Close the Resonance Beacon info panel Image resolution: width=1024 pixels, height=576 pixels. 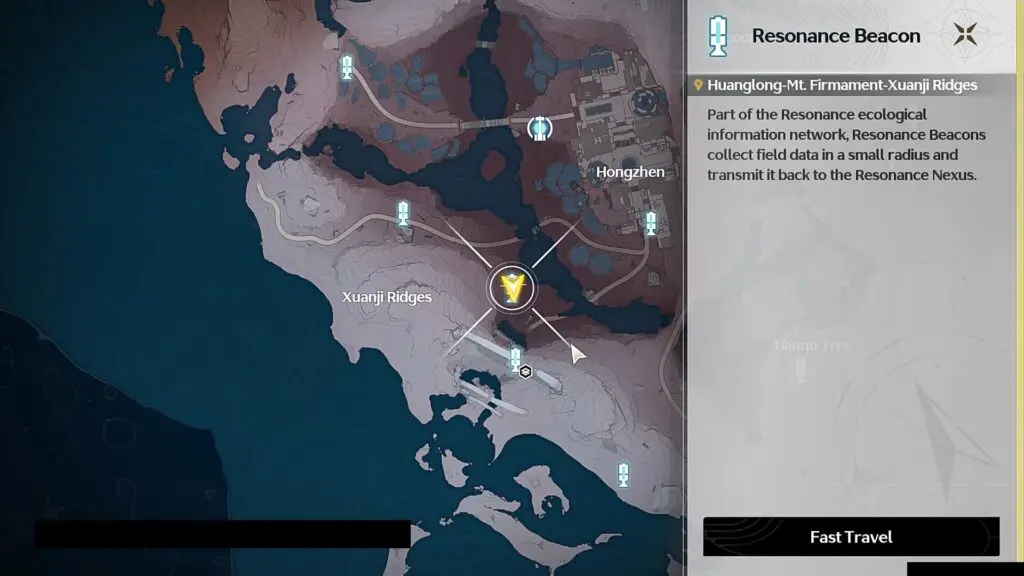click(x=964, y=35)
